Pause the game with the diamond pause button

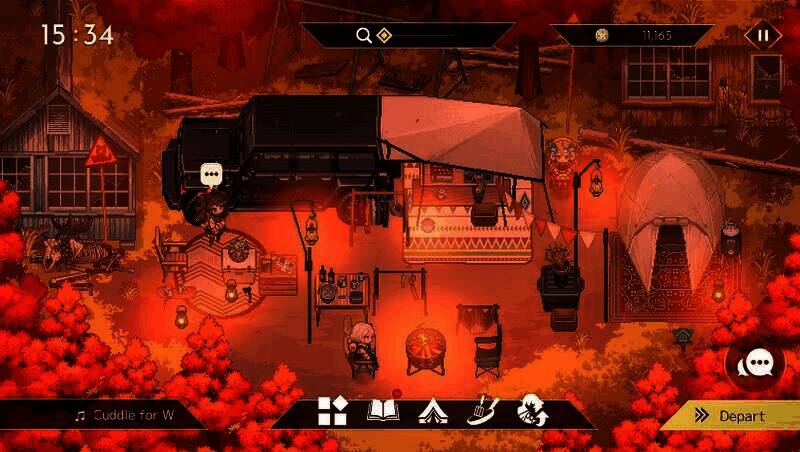[x=763, y=35]
